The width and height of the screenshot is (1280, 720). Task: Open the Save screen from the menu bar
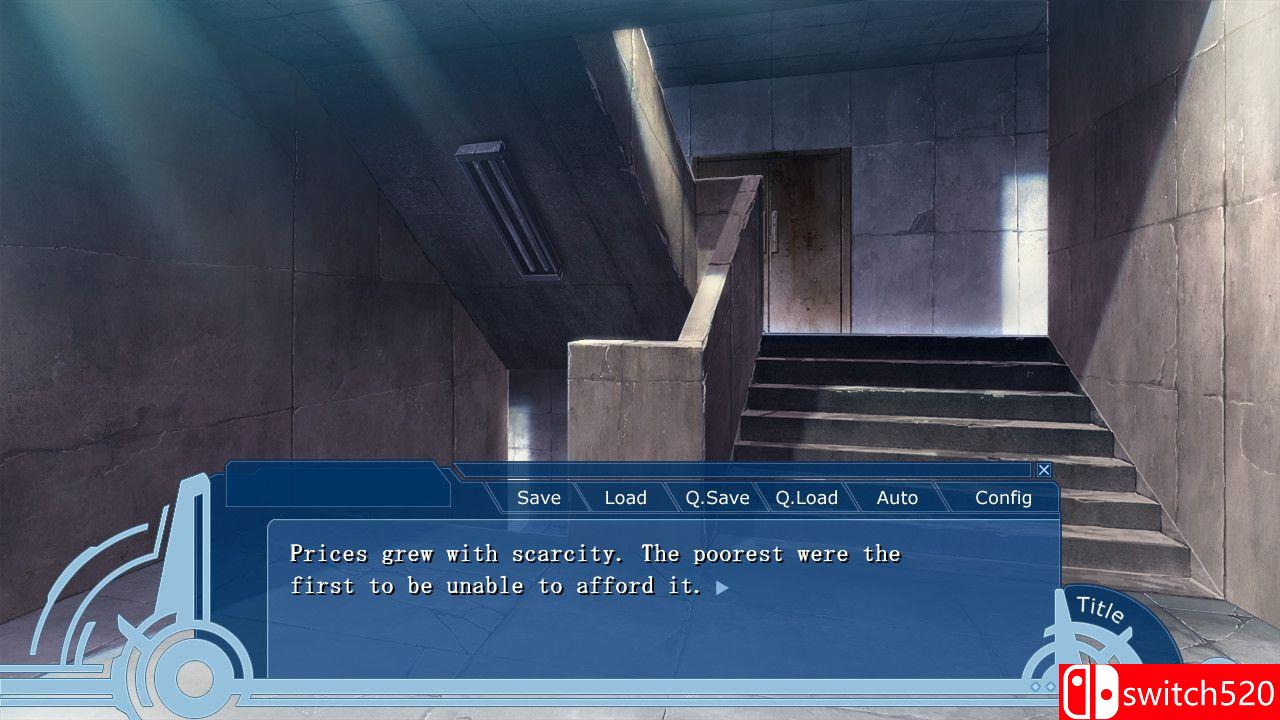point(538,497)
